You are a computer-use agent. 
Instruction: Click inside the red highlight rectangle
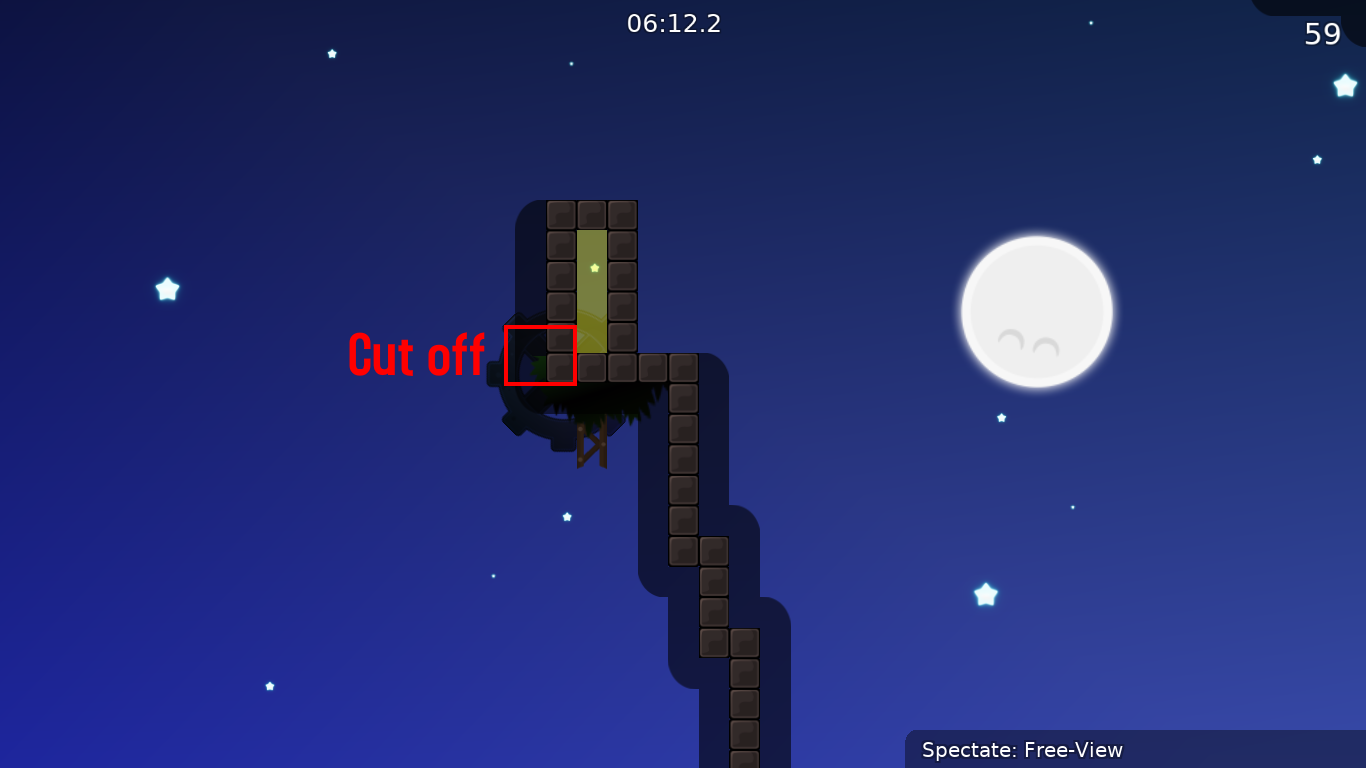click(541, 355)
